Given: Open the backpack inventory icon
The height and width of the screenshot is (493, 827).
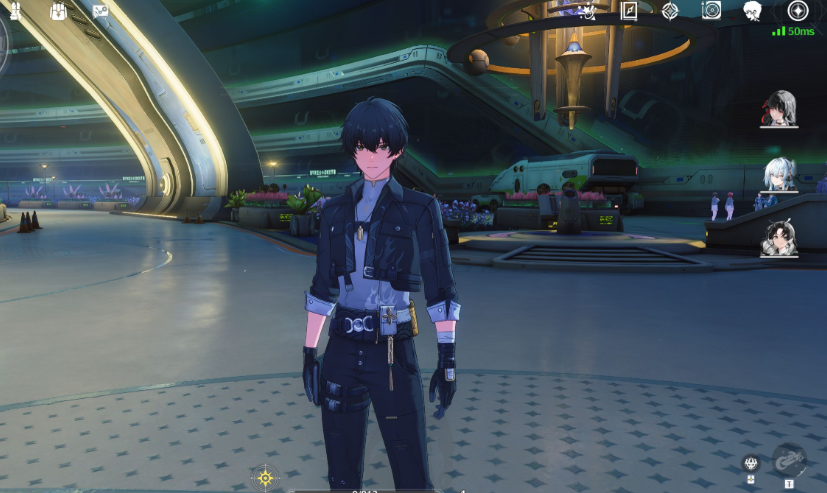Looking at the screenshot, I should pyautogui.click(x=57, y=11).
